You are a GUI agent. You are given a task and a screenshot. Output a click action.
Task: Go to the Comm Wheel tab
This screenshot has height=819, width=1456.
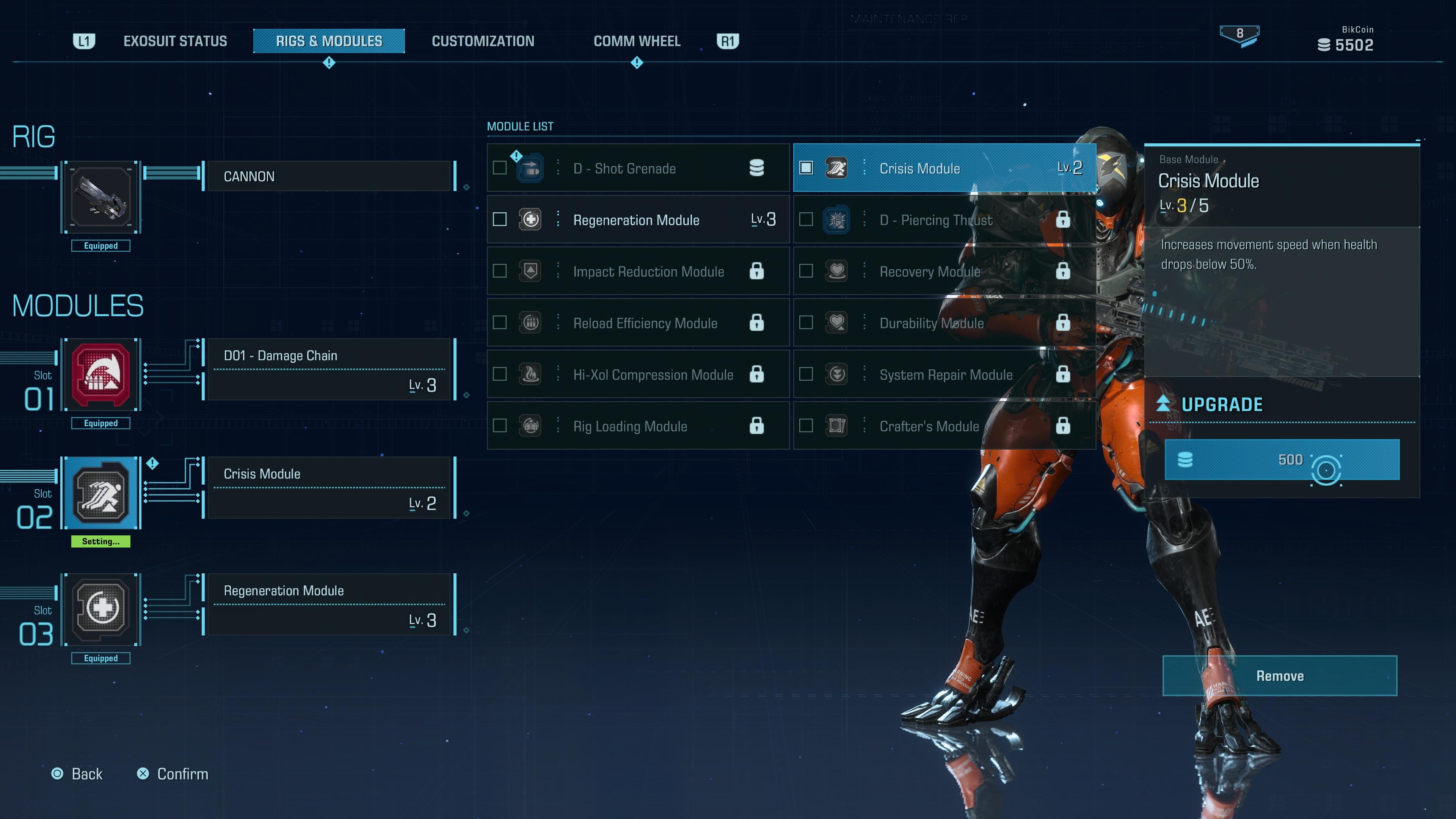[637, 41]
